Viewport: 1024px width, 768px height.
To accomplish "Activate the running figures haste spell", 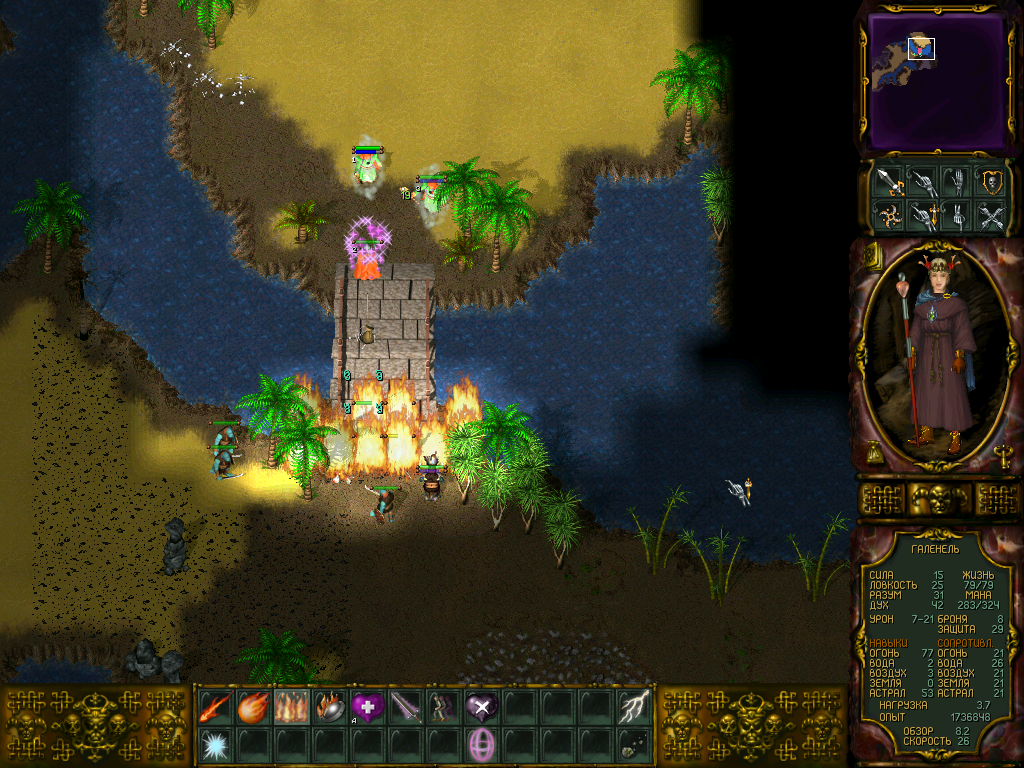I will point(443,707).
